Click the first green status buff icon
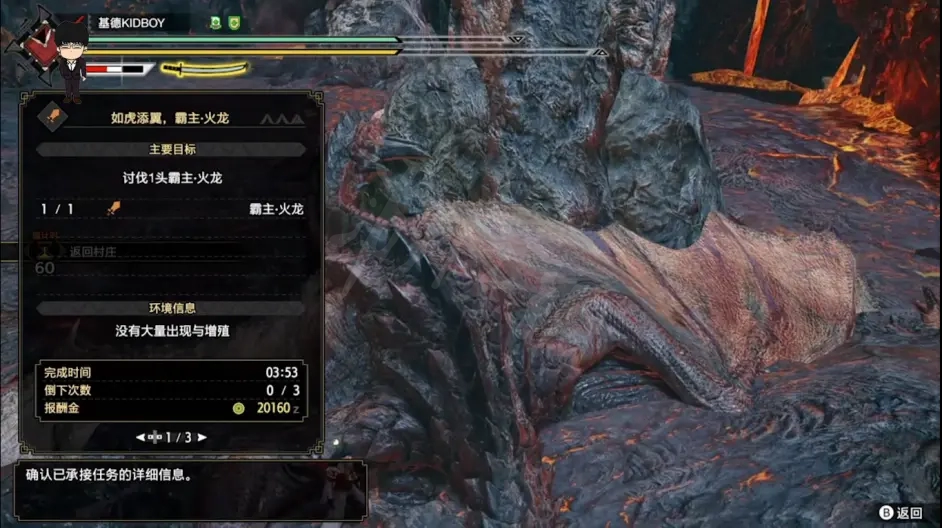 [216, 22]
